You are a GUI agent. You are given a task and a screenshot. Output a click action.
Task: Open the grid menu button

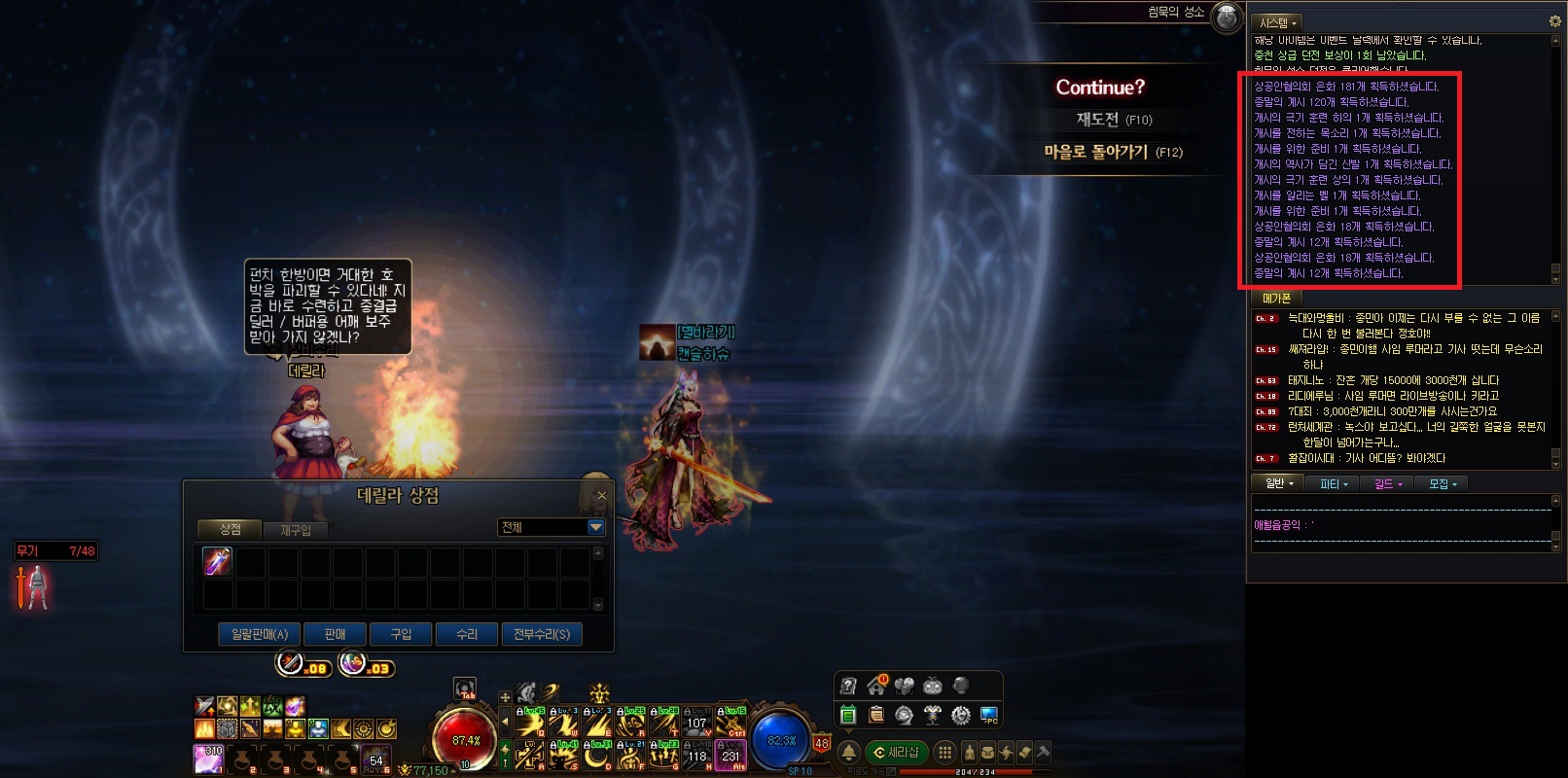point(944,752)
